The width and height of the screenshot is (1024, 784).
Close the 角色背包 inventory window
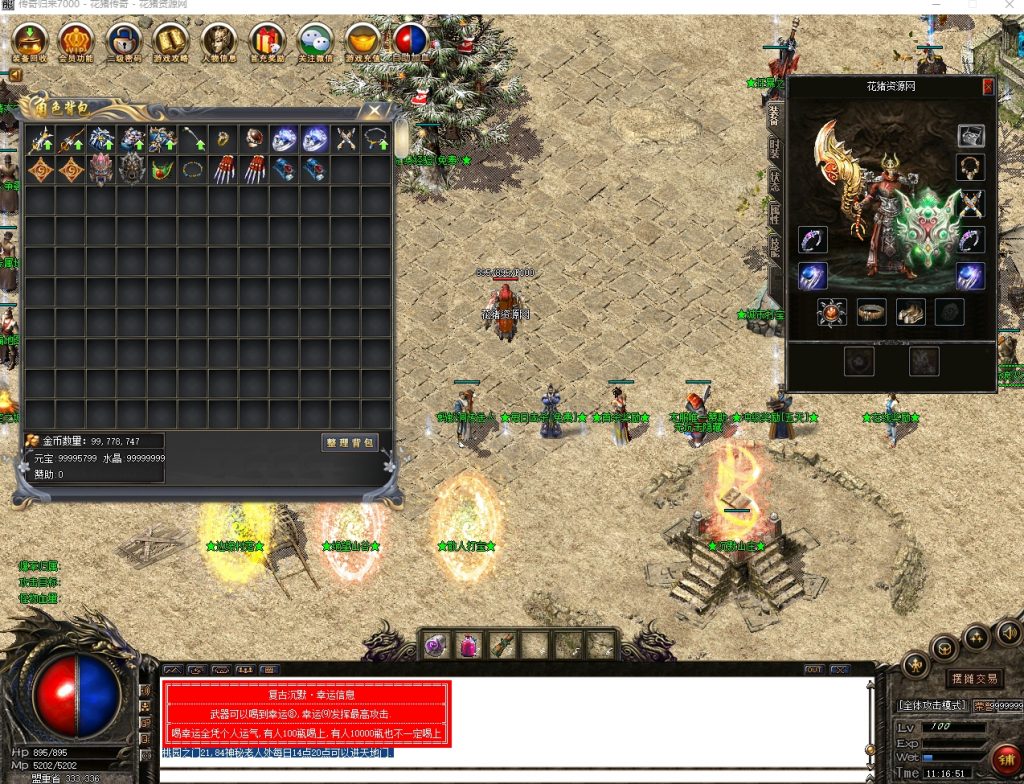tap(374, 110)
